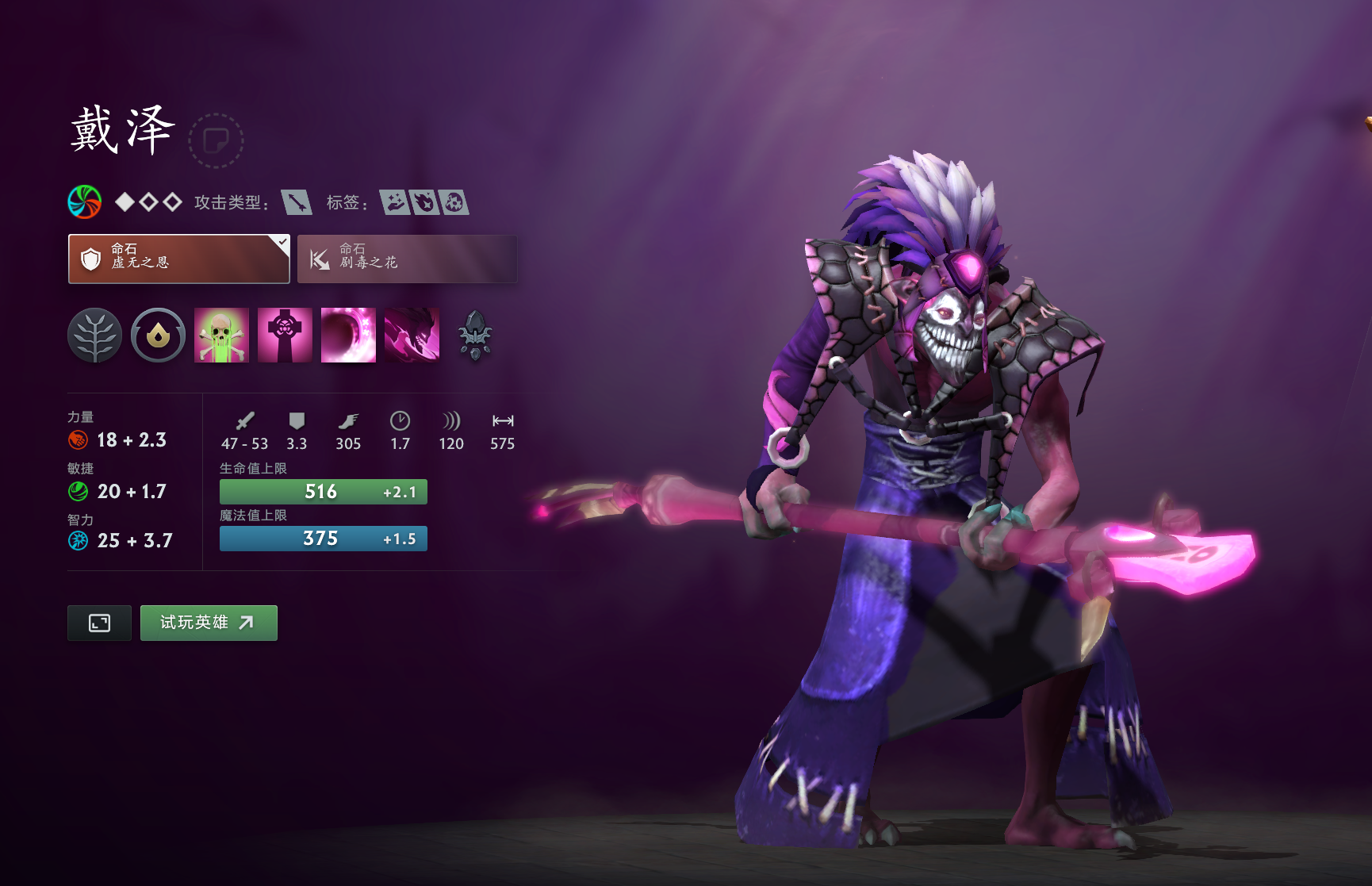Image resolution: width=1372 pixels, height=886 pixels.
Task: Open the hero note icon beside 戴泽
Action: pos(216,140)
